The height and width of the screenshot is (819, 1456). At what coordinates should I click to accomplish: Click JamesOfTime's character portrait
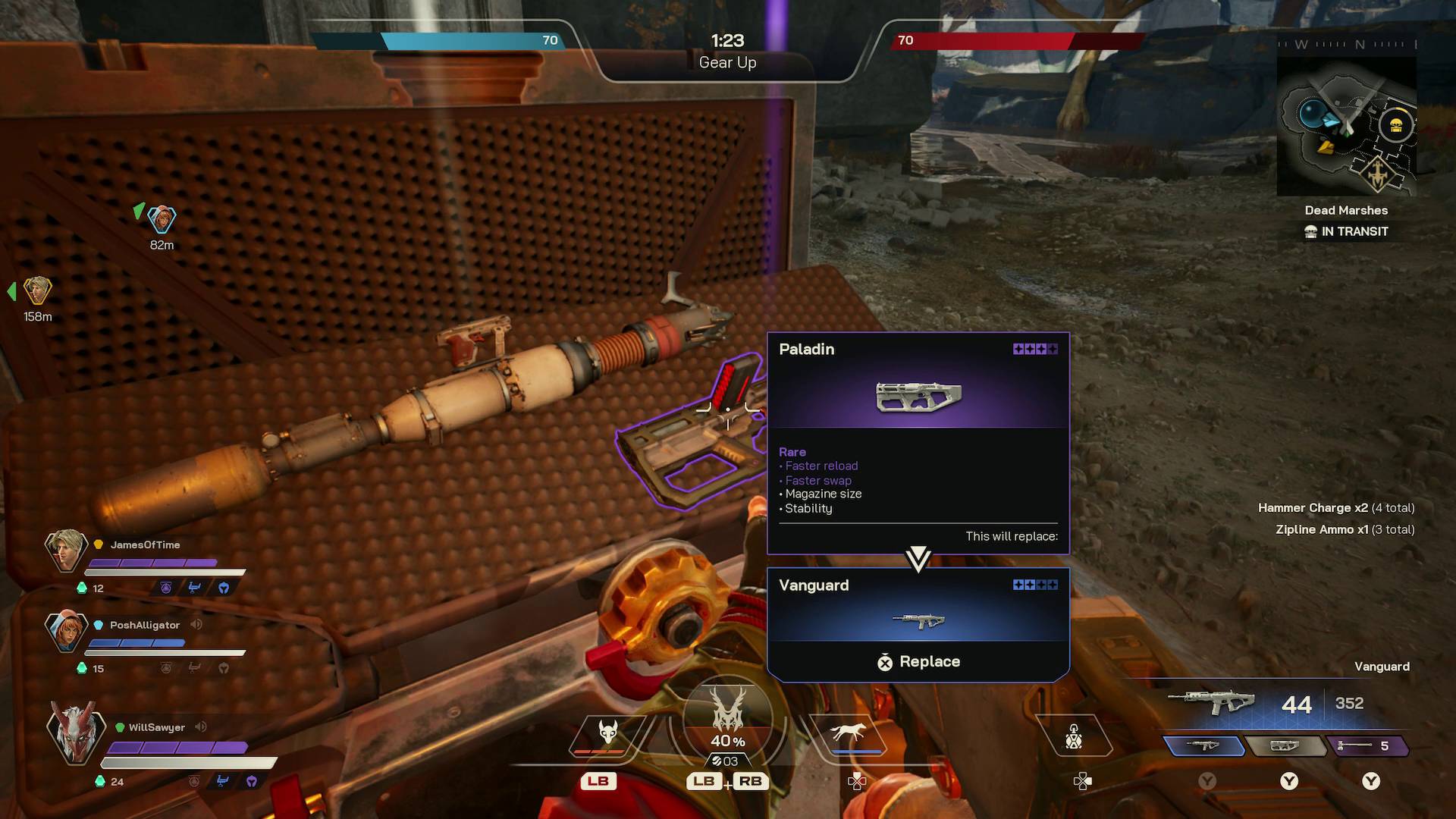coord(67,551)
